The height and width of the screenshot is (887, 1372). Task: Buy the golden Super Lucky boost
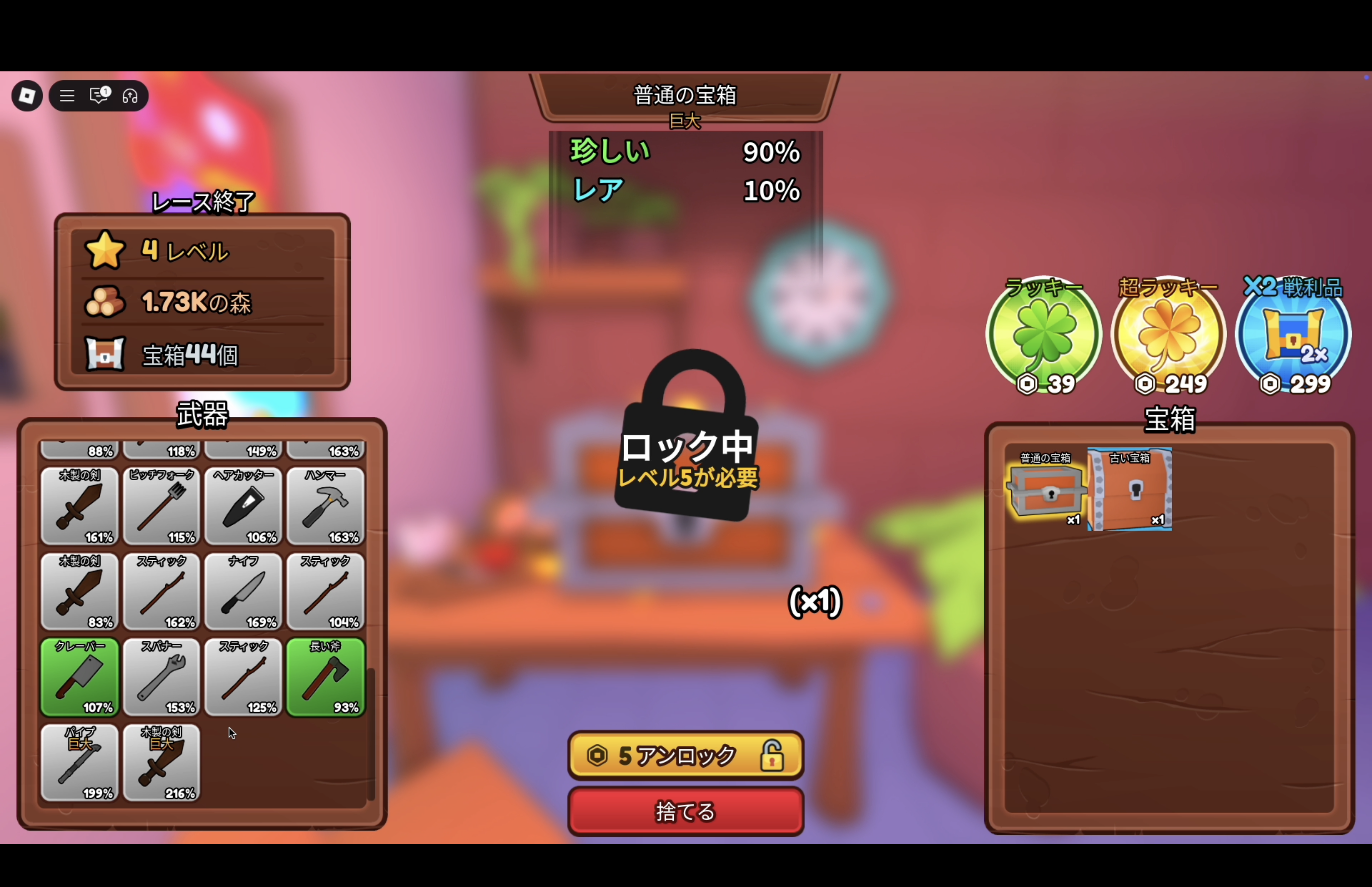point(1168,336)
